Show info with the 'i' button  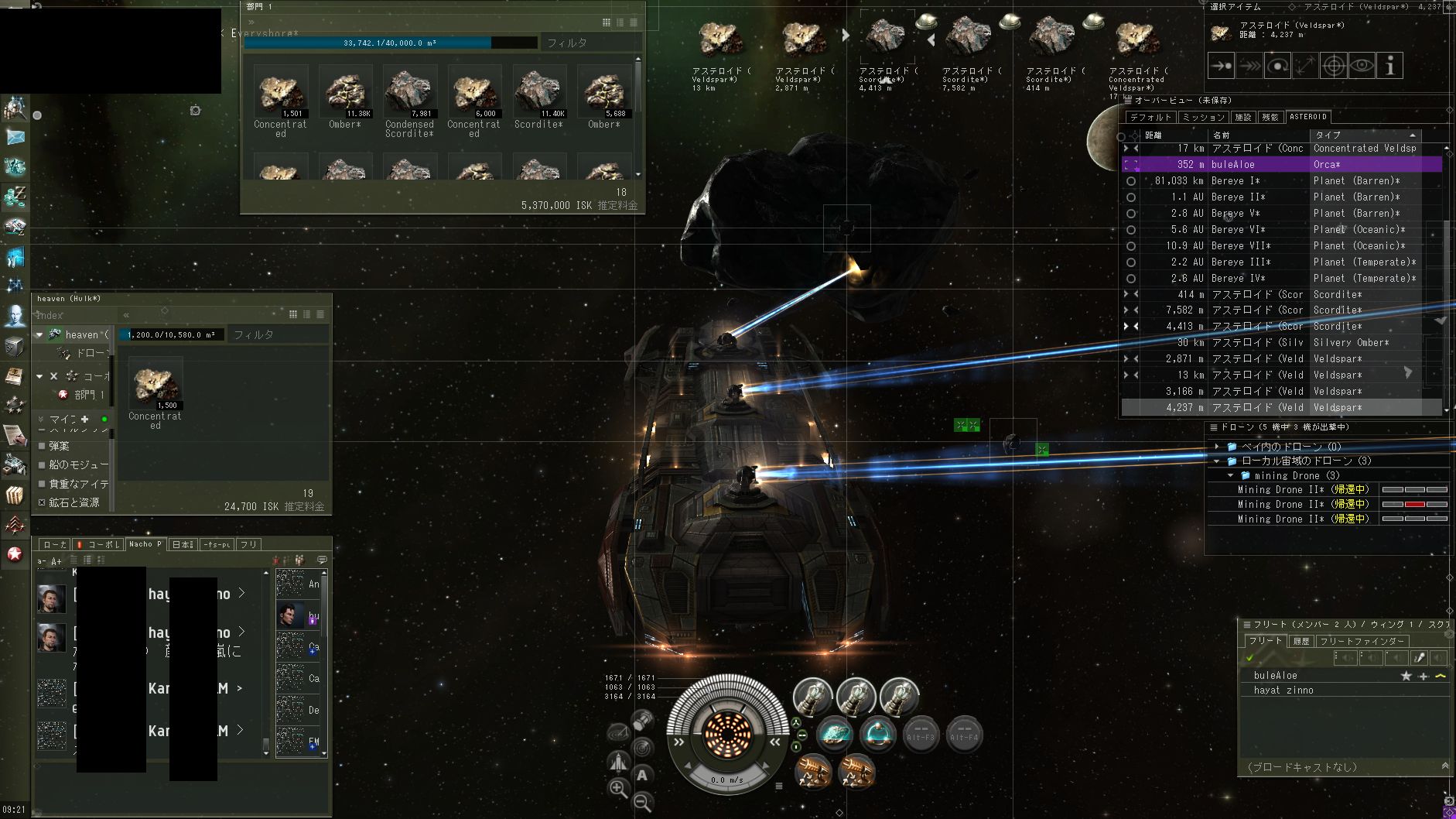(1389, 67)
